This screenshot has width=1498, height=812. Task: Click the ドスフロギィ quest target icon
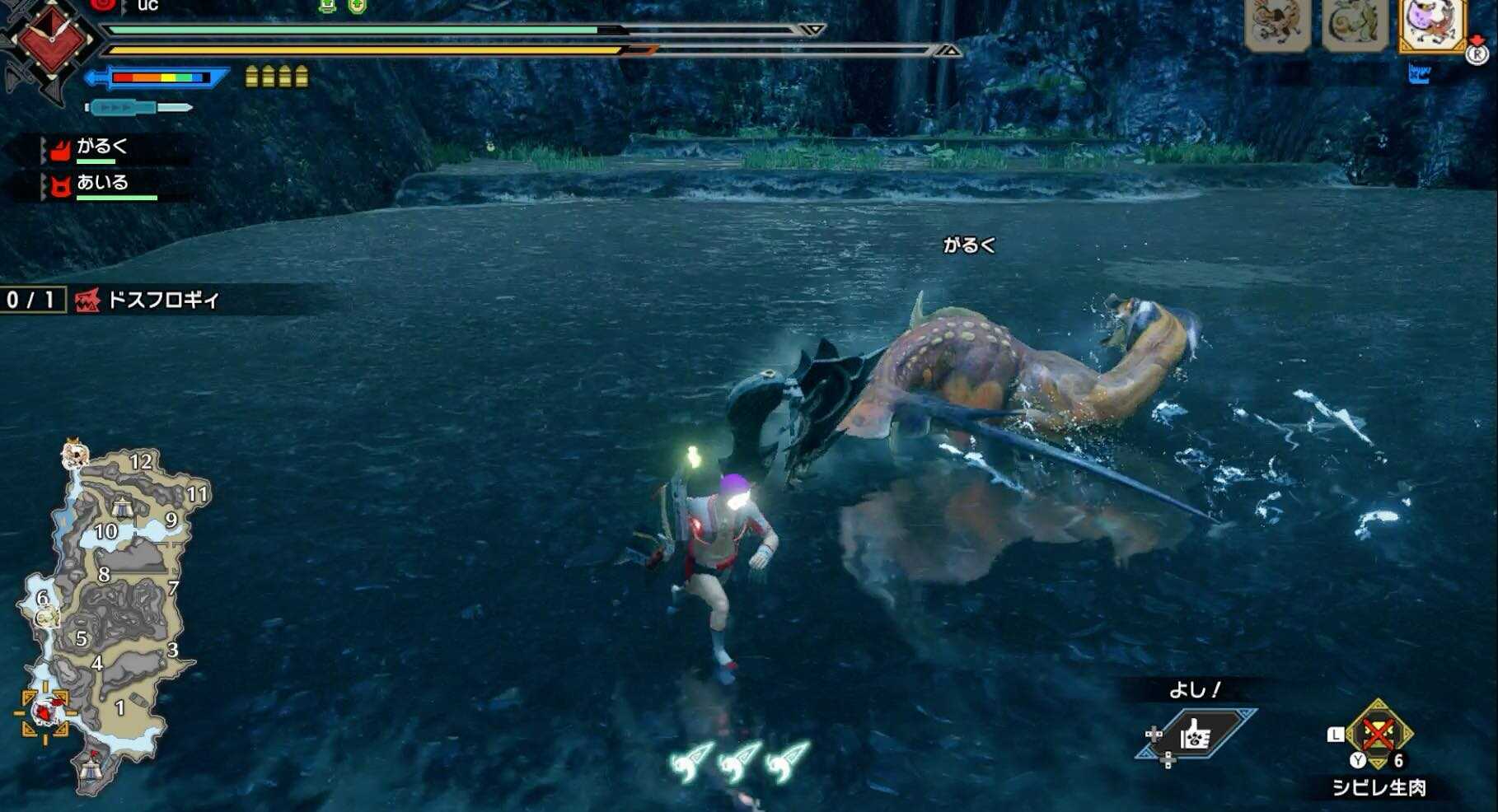point(85,300)
